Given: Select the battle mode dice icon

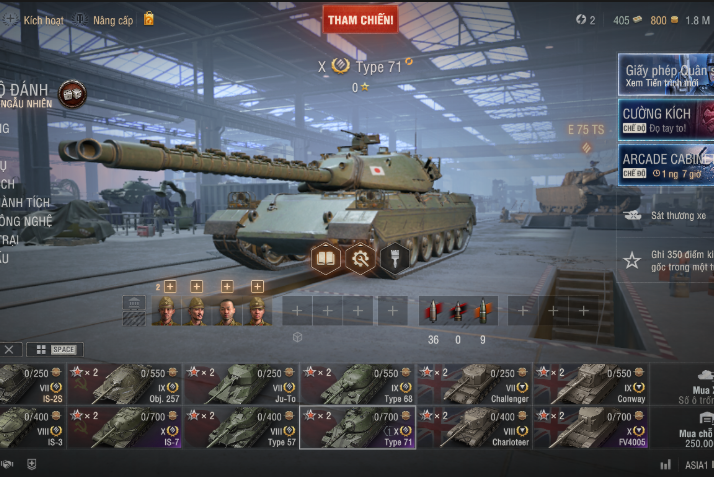Looking at the screenshot, I should click(x=72, y=94).
